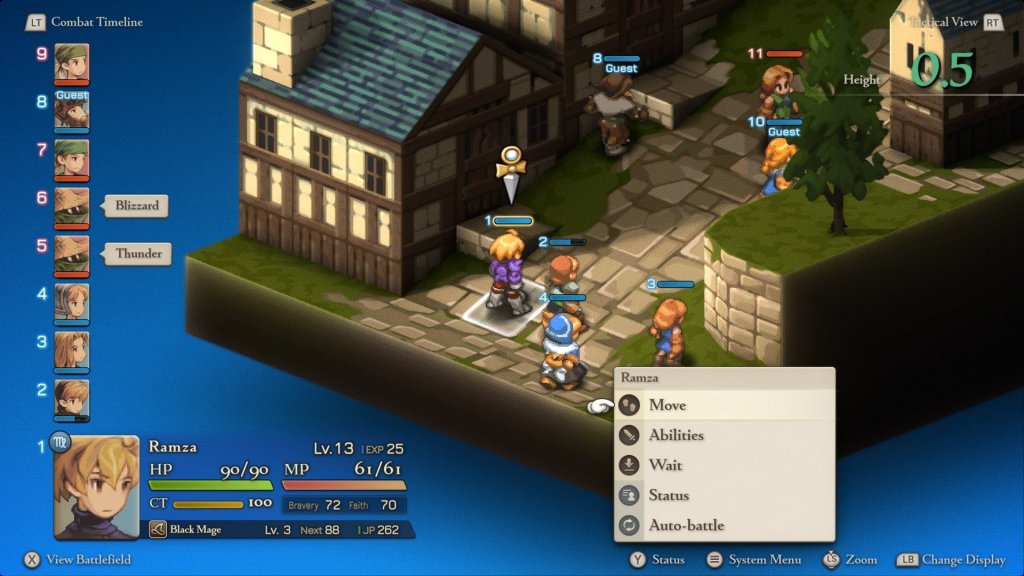Click Ramza's large character portrait
This screenshot has height=576, width=1024.
[x=96, y=487]
